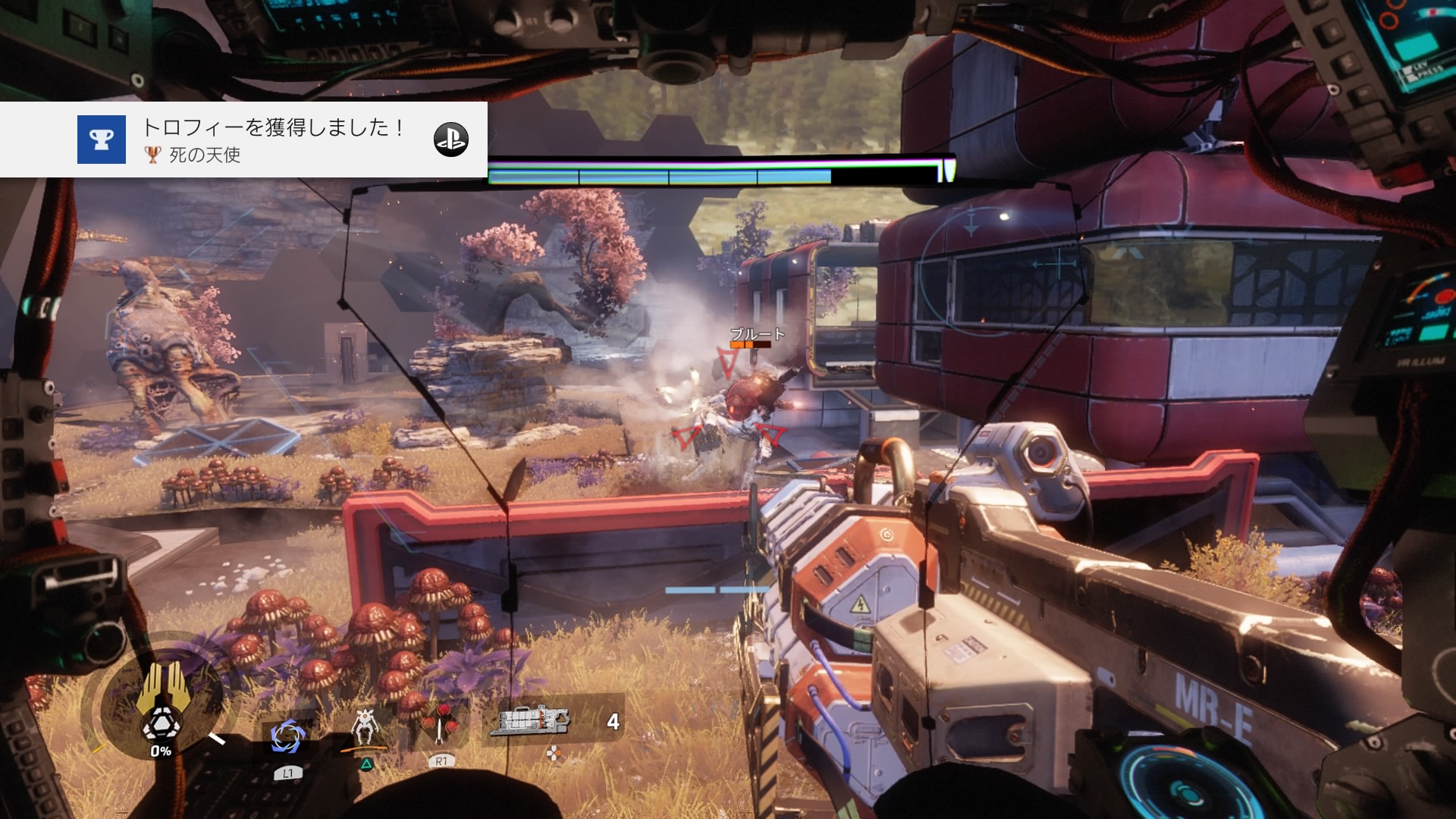
Task: Select the rocket launcher weapon icon
Action: pos(530,720)
